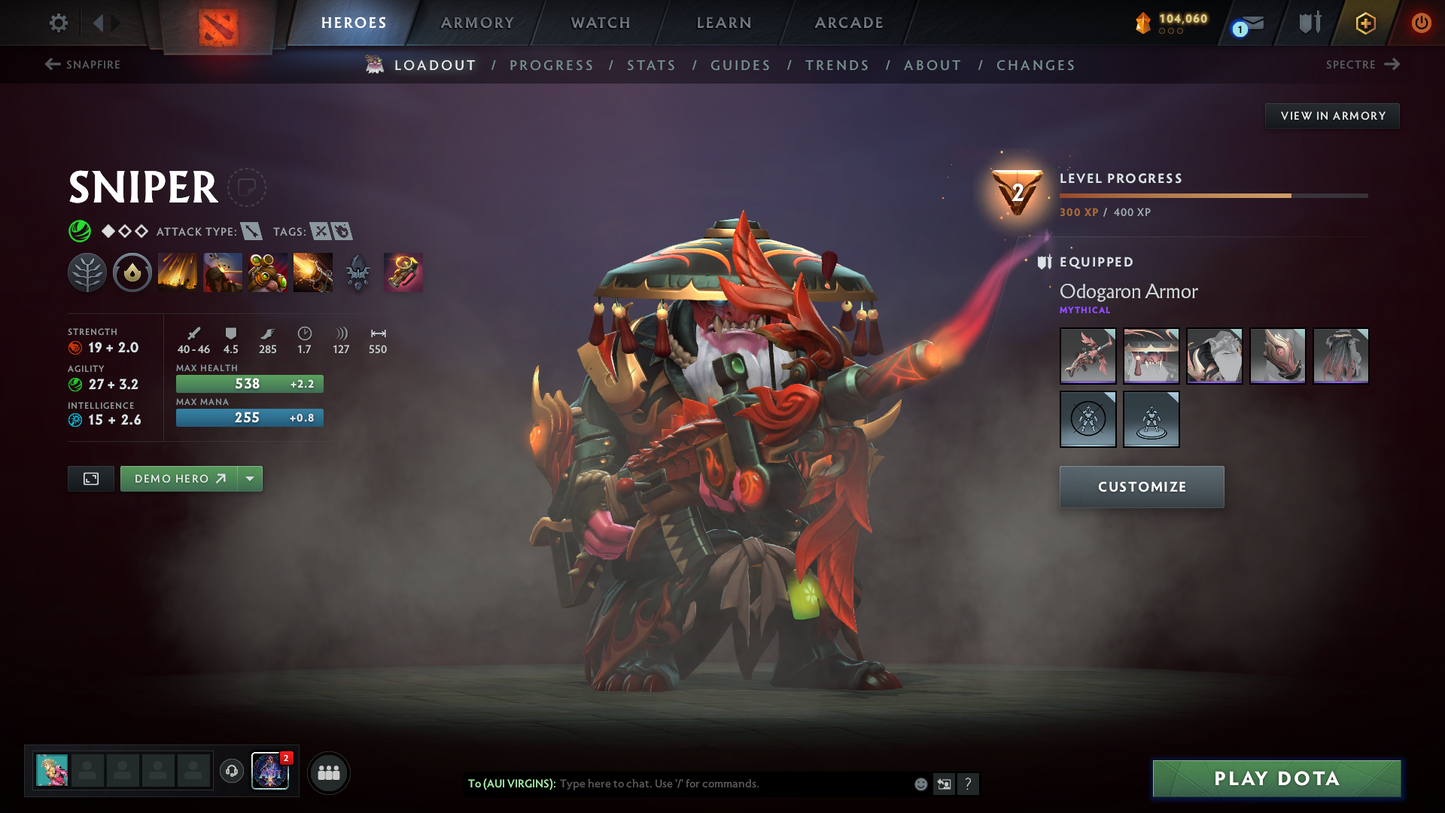1445x813 pixels.
Task: Click the settings gear icon
Action: coord(57,22)
